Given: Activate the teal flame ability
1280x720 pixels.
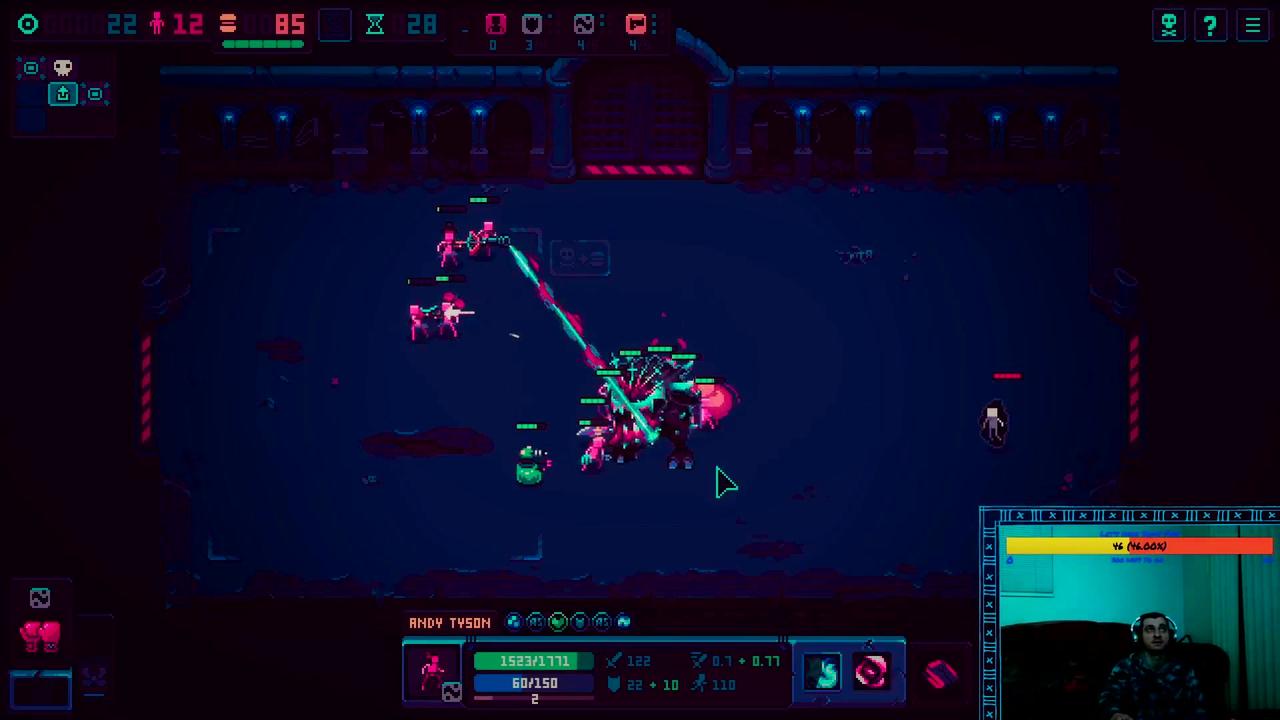Looking at the screenshot, I should pyautogui.click(x=823, y=672).
